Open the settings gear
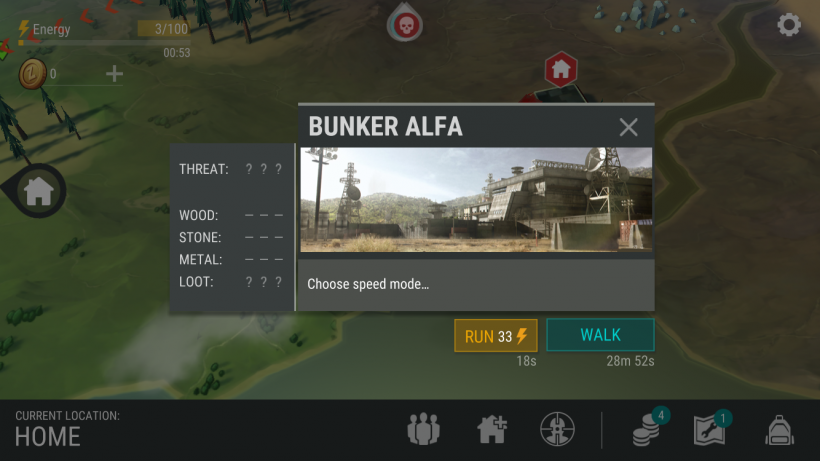The width and height of the screenshot is (820, 461). pyautogui.click(x=789, y=25)
